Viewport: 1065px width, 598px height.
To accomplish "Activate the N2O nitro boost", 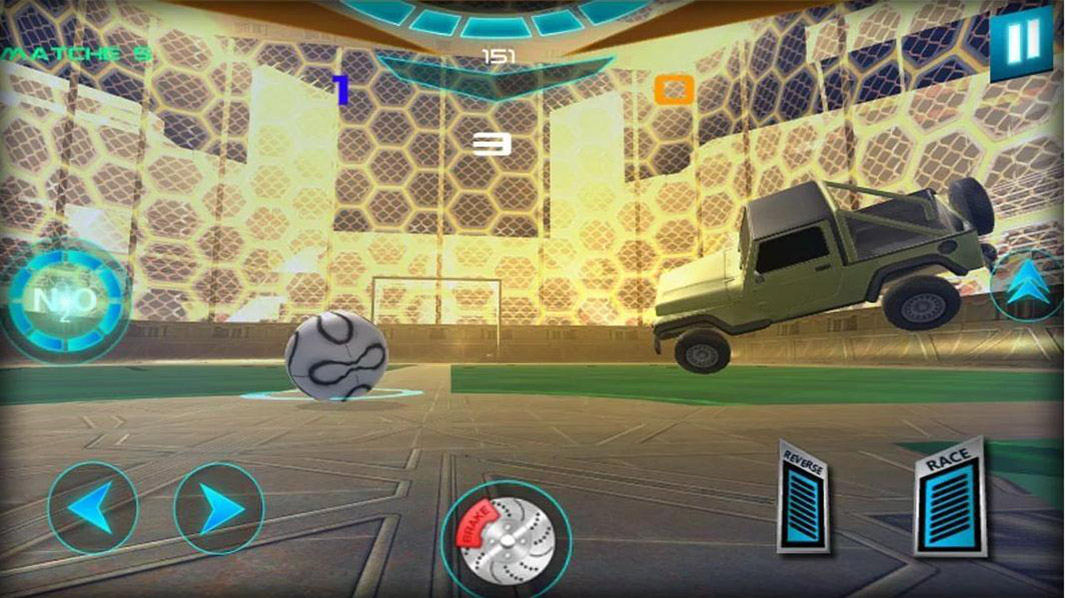I will [66, 299].
